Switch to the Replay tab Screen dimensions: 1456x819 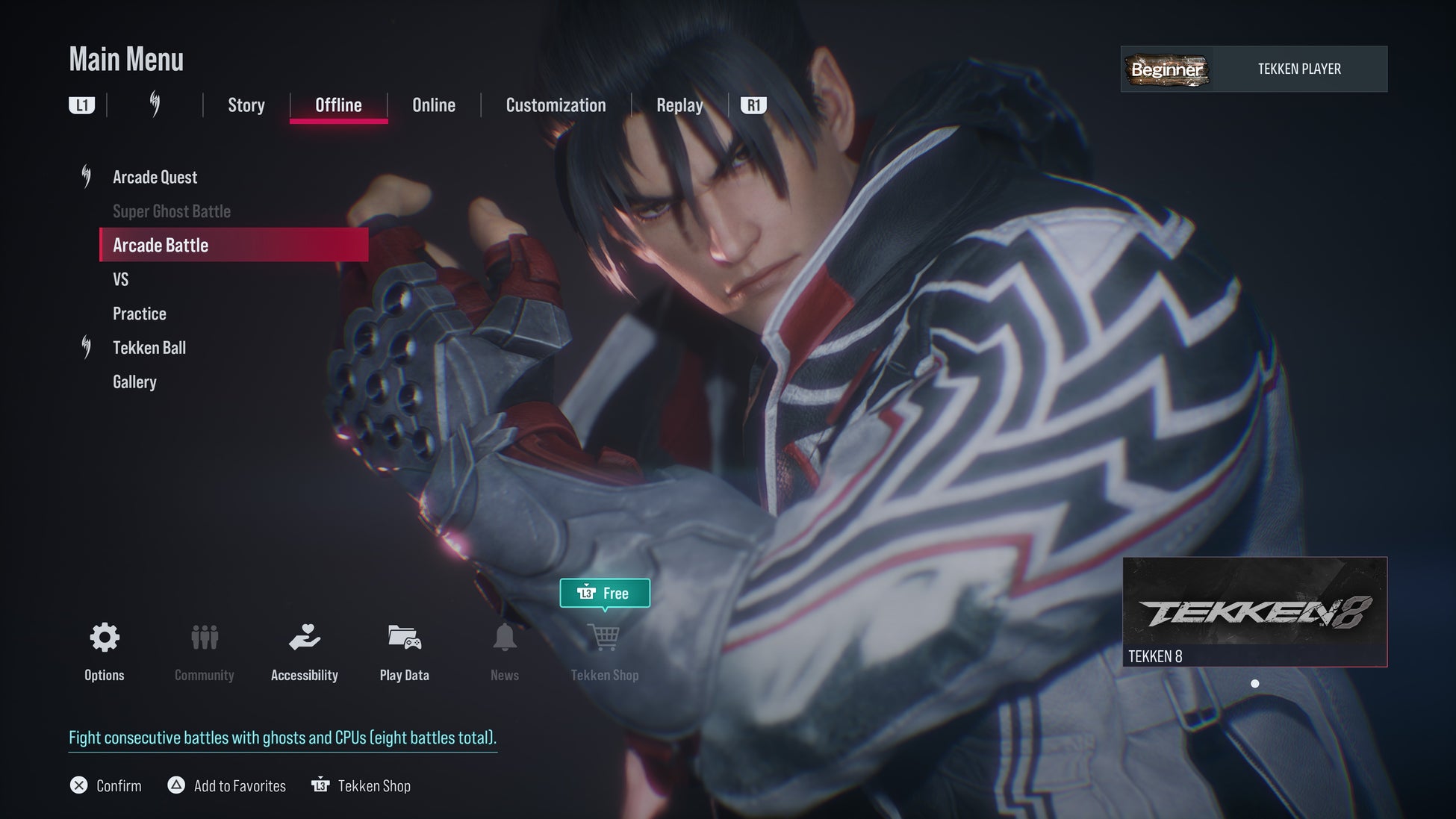tap(679, 105)
